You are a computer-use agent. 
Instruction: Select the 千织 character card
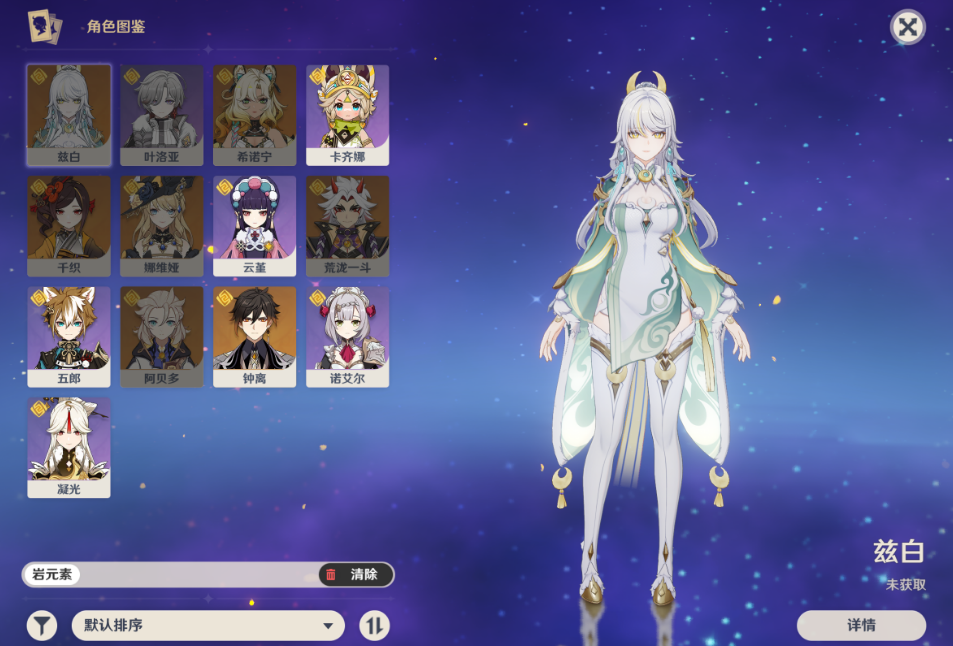point(69,225)
